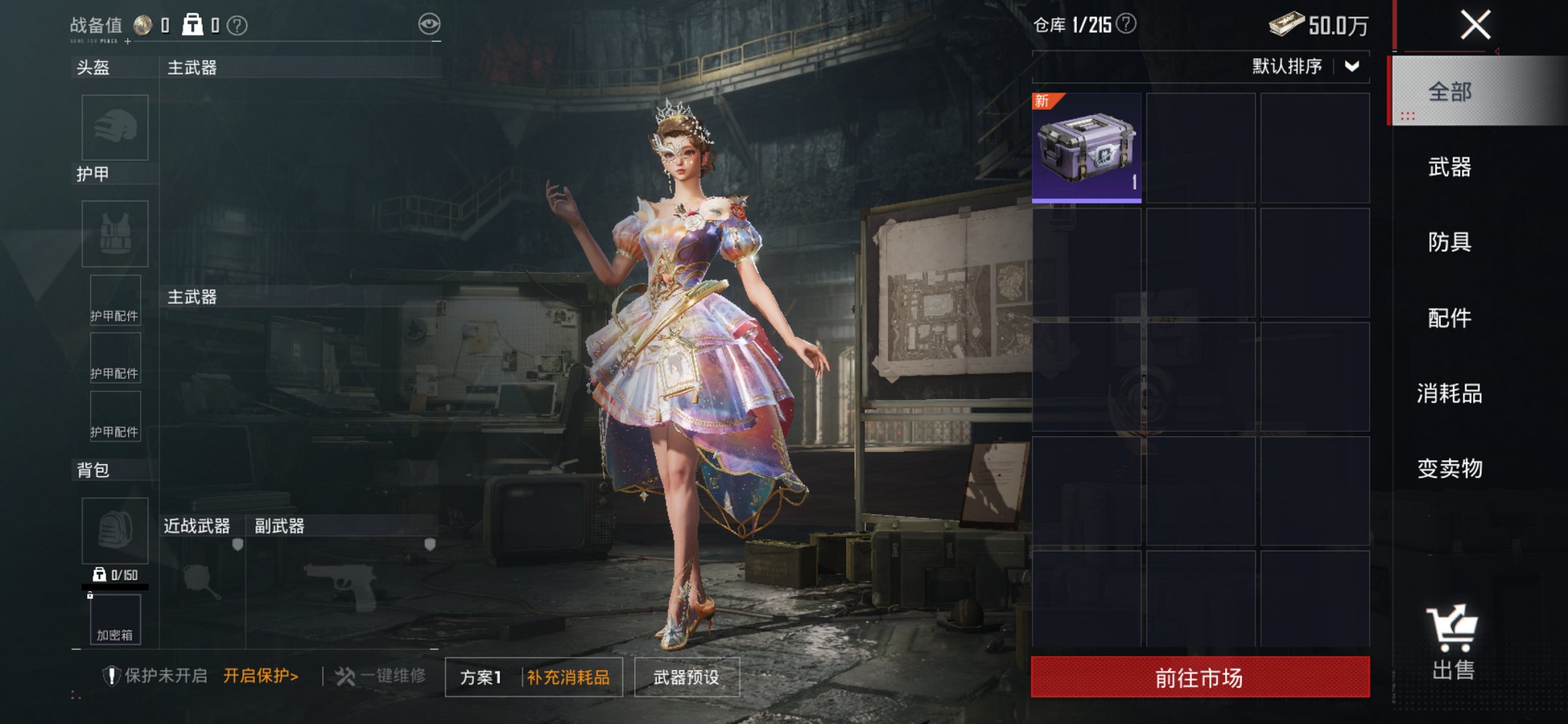This screenshot has width=1568, height=724.
Task: Switch to the 全部 category tab
Action: [1449, 92]
